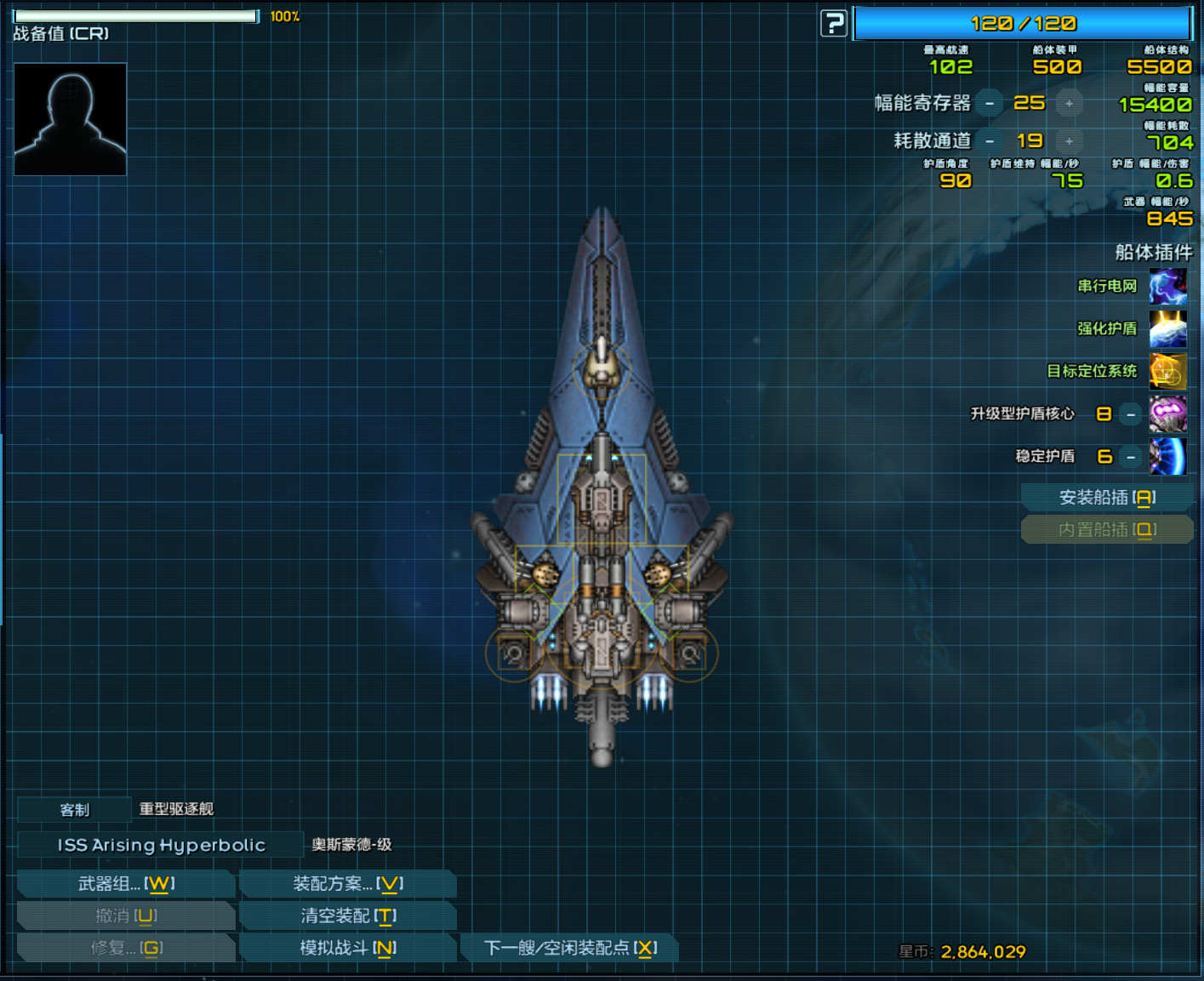Click 下一艘/空闲装配点 [X]
This screenshot has width=1204, height=981.
(x=568, y=947)
